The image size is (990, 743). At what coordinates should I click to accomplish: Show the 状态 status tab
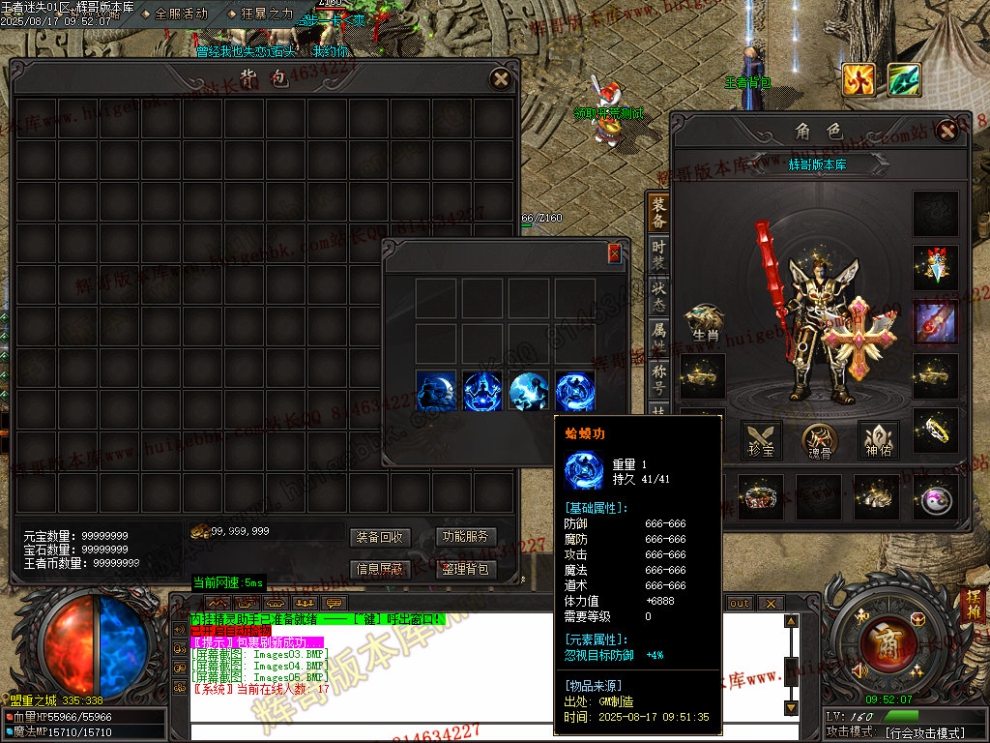point(658,295)
